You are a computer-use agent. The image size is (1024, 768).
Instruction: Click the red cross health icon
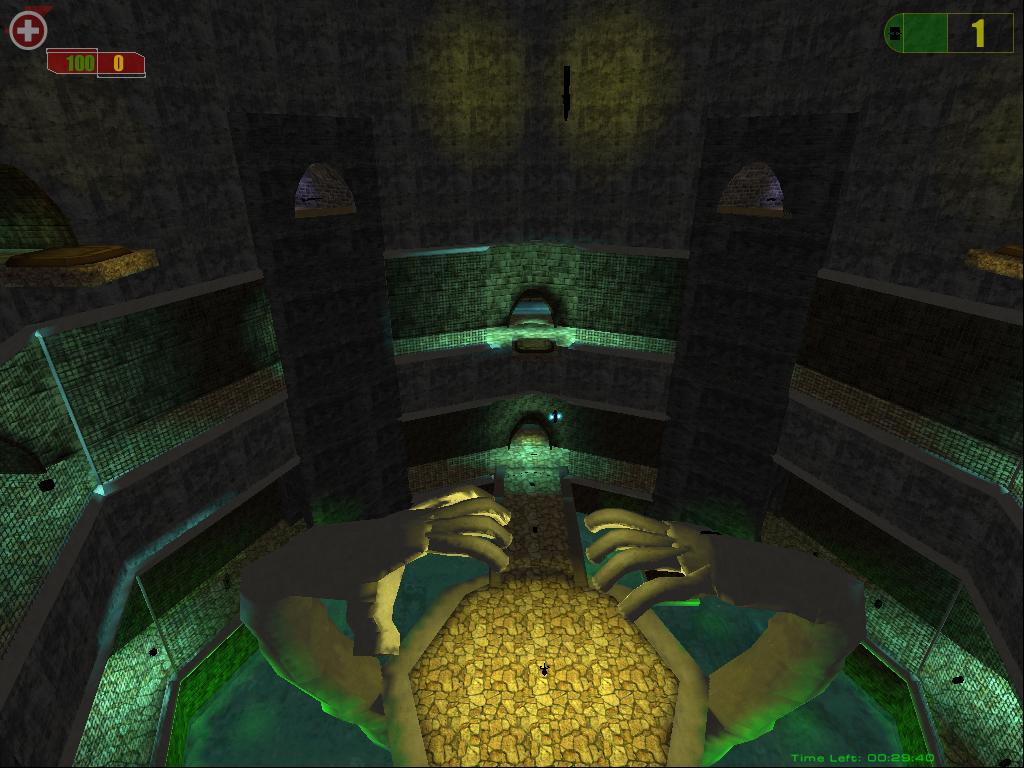(x=28, y=31)
